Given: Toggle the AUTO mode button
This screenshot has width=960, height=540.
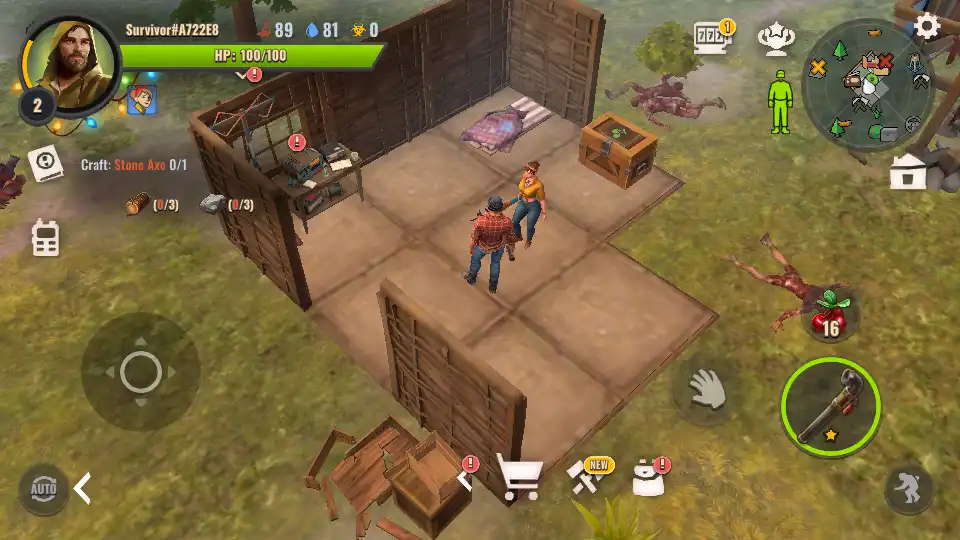Looking at the screenshot, I should tap(43, 489).
